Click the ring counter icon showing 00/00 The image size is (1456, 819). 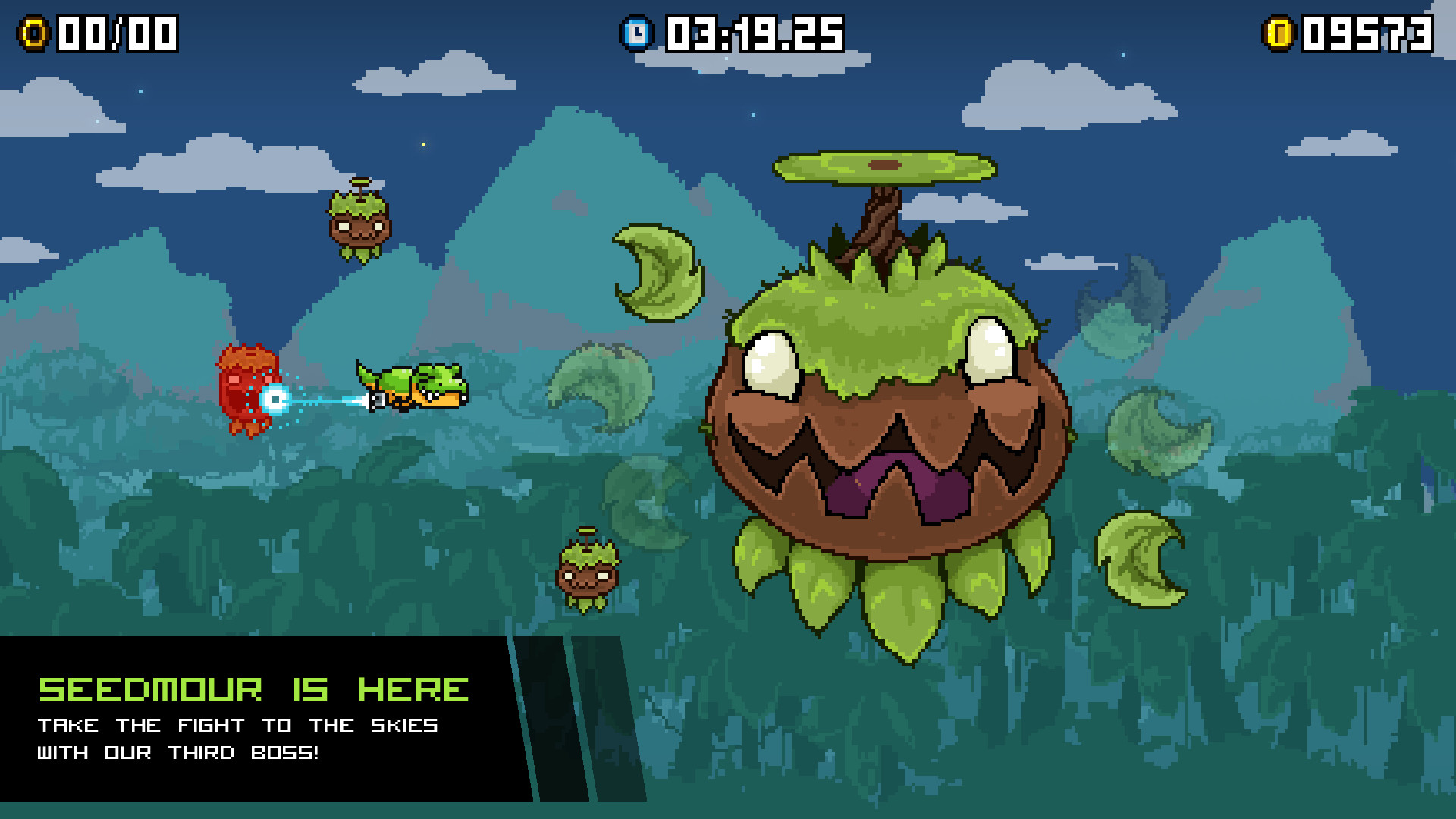pos(34,32)
